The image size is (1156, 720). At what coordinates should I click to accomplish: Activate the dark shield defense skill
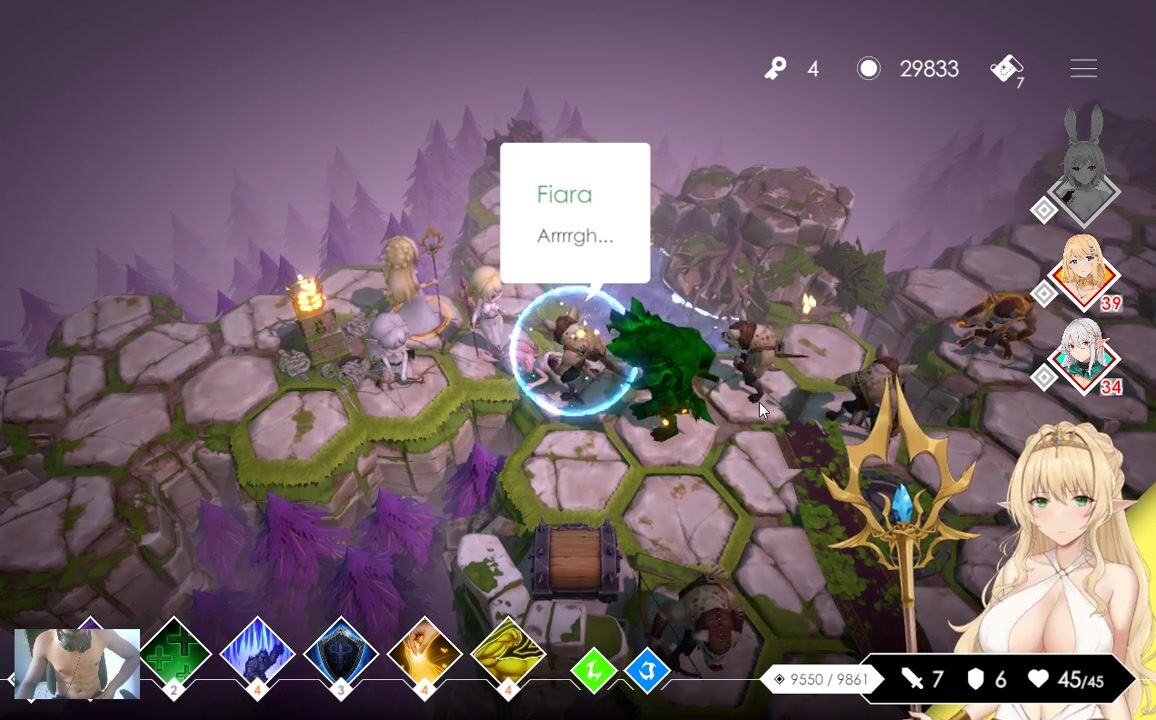click(341, 653)
